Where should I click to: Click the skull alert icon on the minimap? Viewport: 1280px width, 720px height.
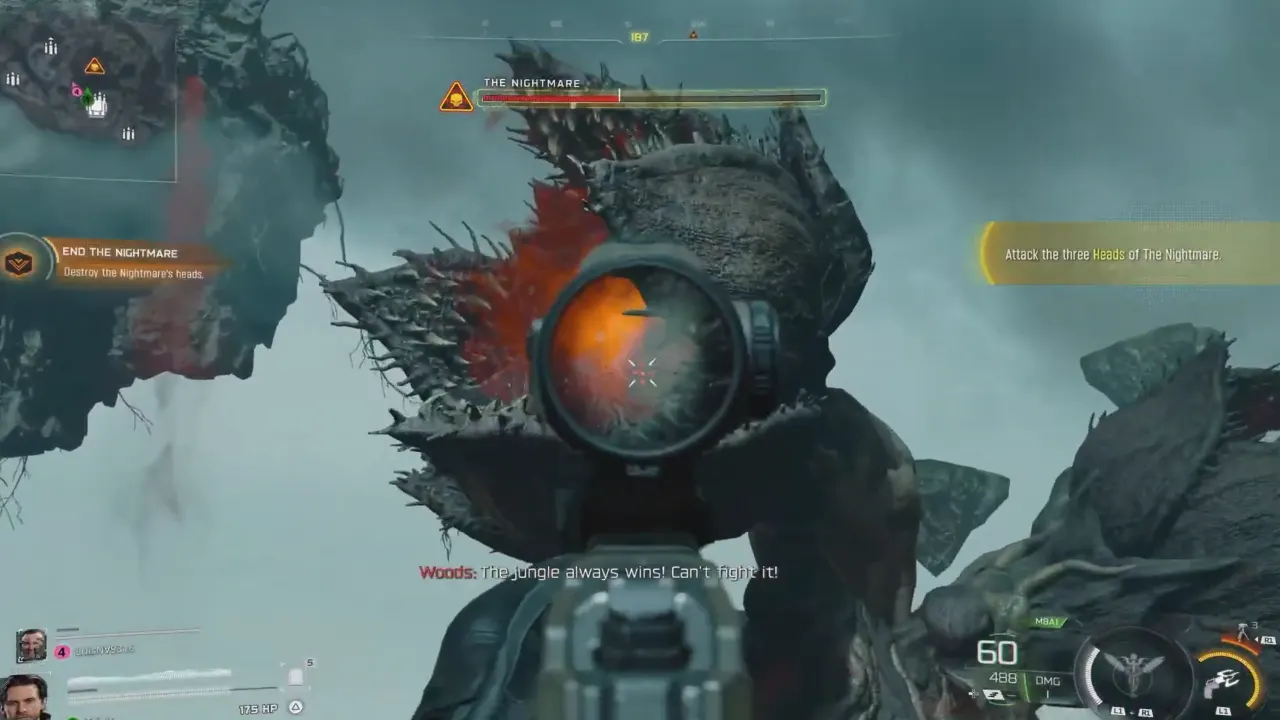coord(94,65)
